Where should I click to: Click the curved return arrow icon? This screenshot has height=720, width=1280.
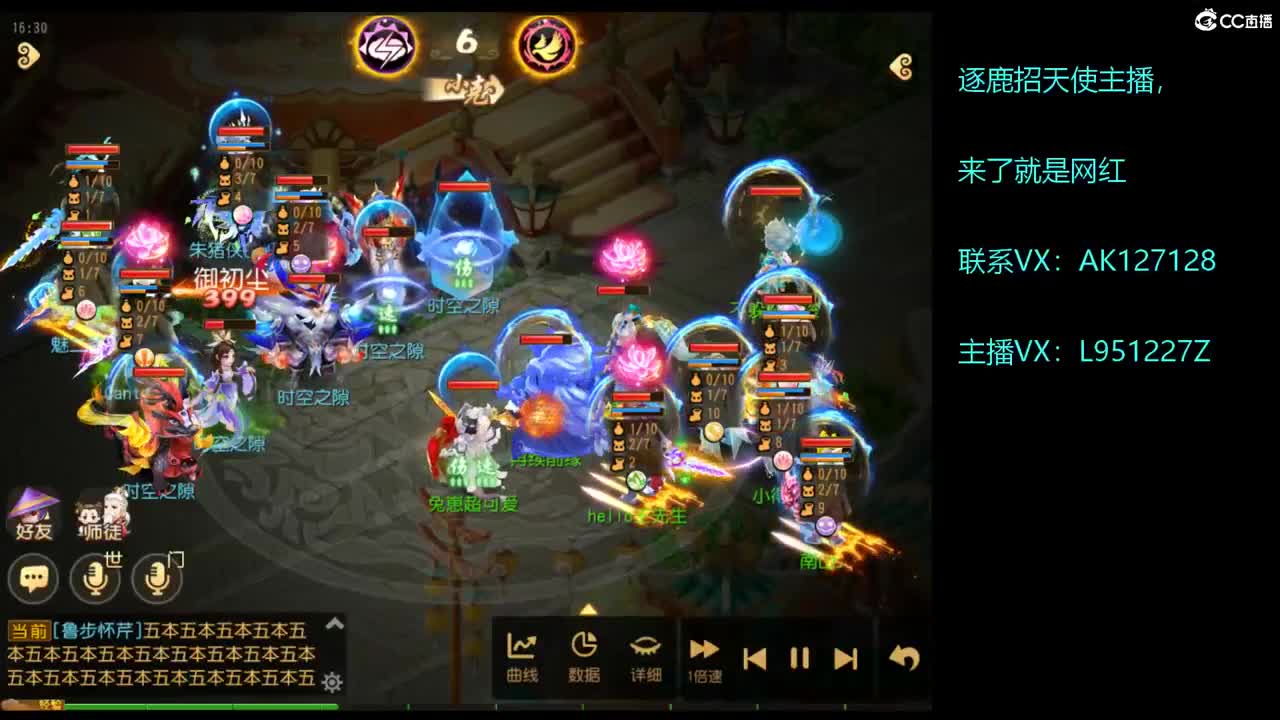coord(903,653)
